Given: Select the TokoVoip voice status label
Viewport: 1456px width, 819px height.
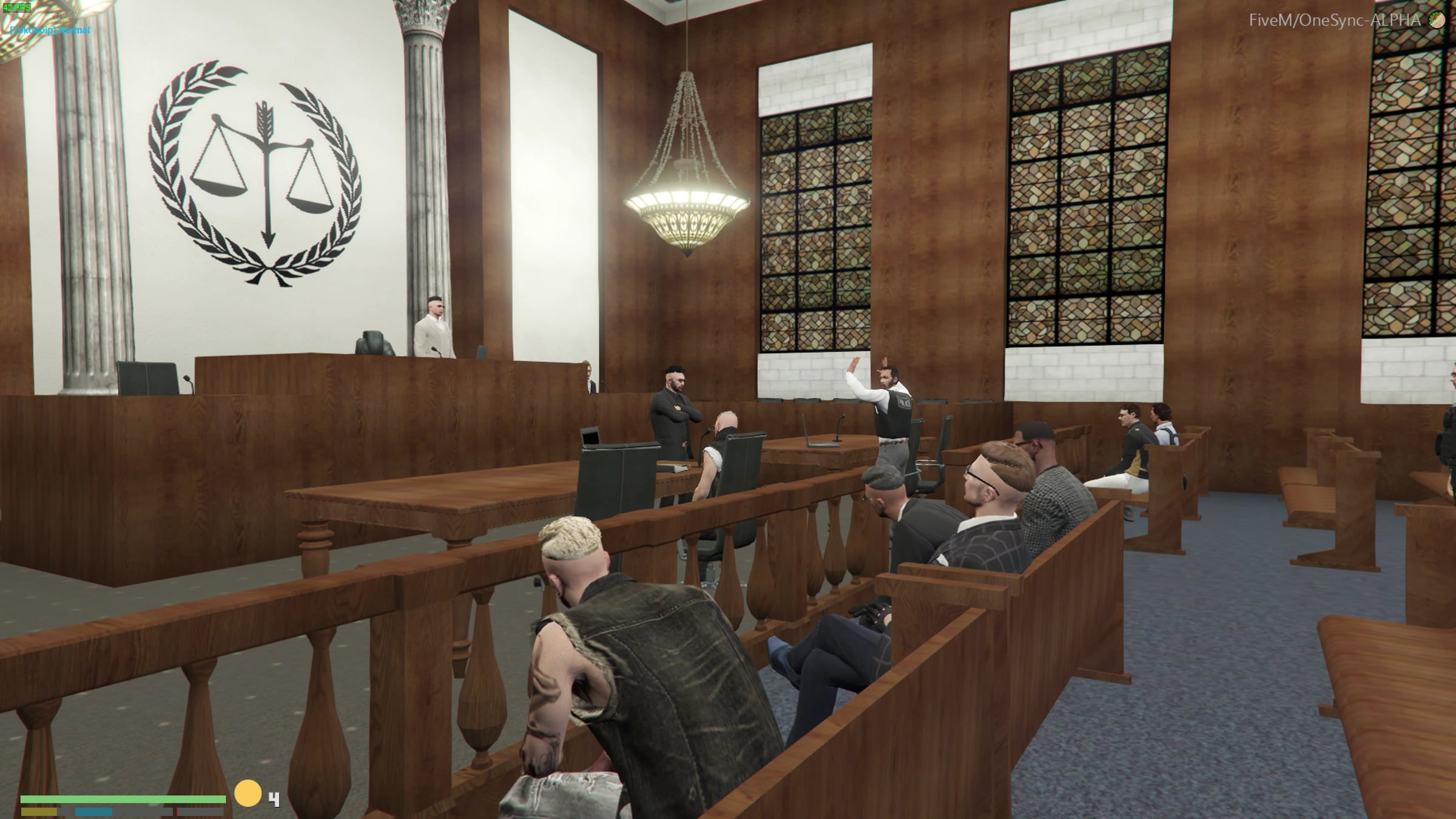Looking at the screenshot, I should (x=50, y=30).
